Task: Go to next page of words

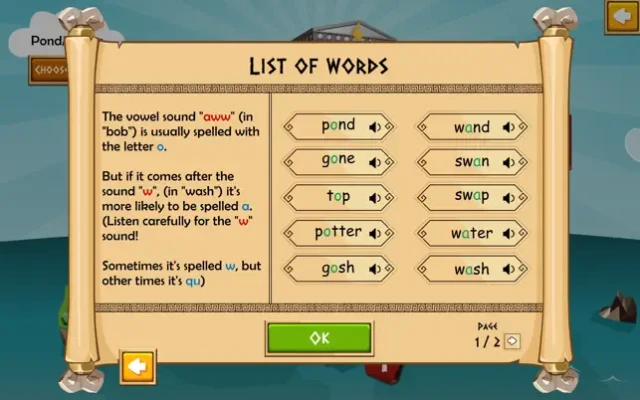Action: pos(512,341)
